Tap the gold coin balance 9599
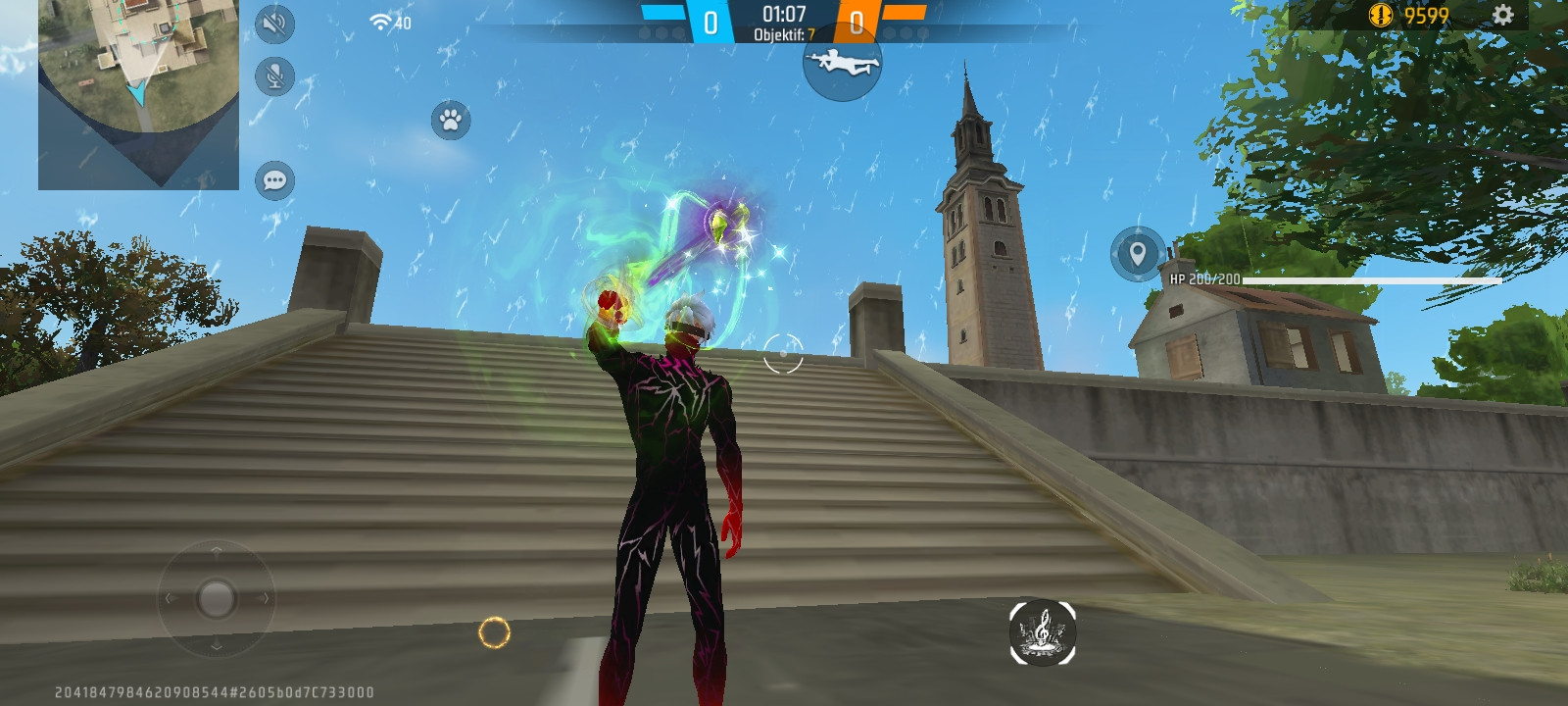1568x706 pixels. coord(1409,16)
